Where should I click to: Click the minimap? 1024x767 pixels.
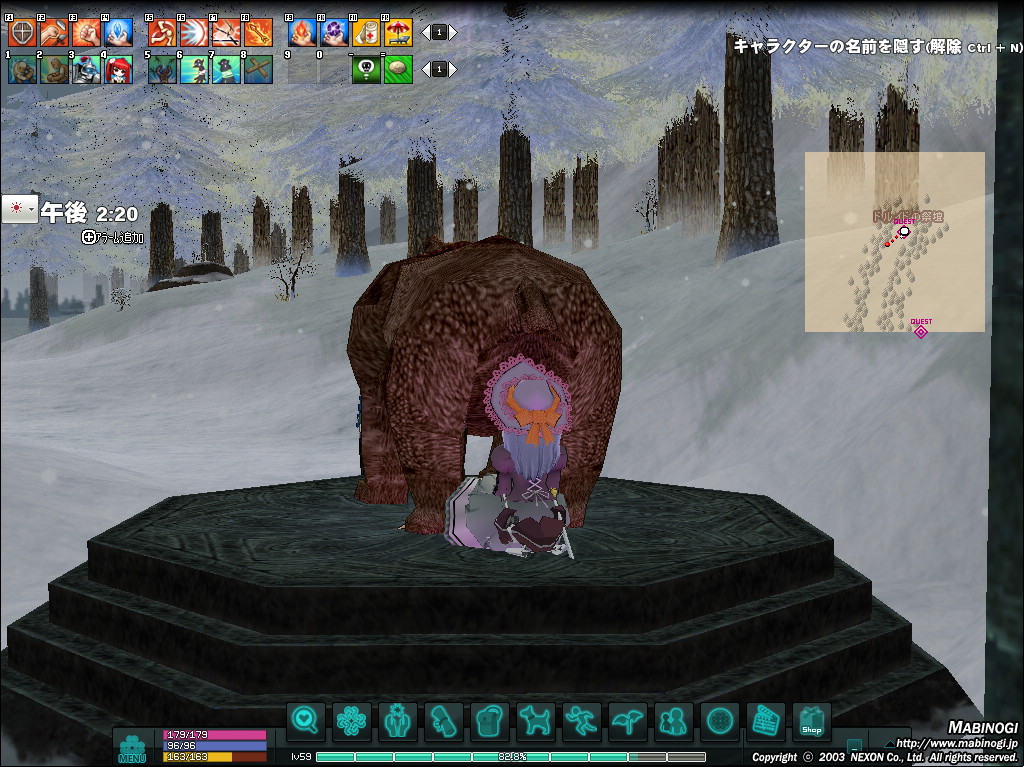click(894, 242)
